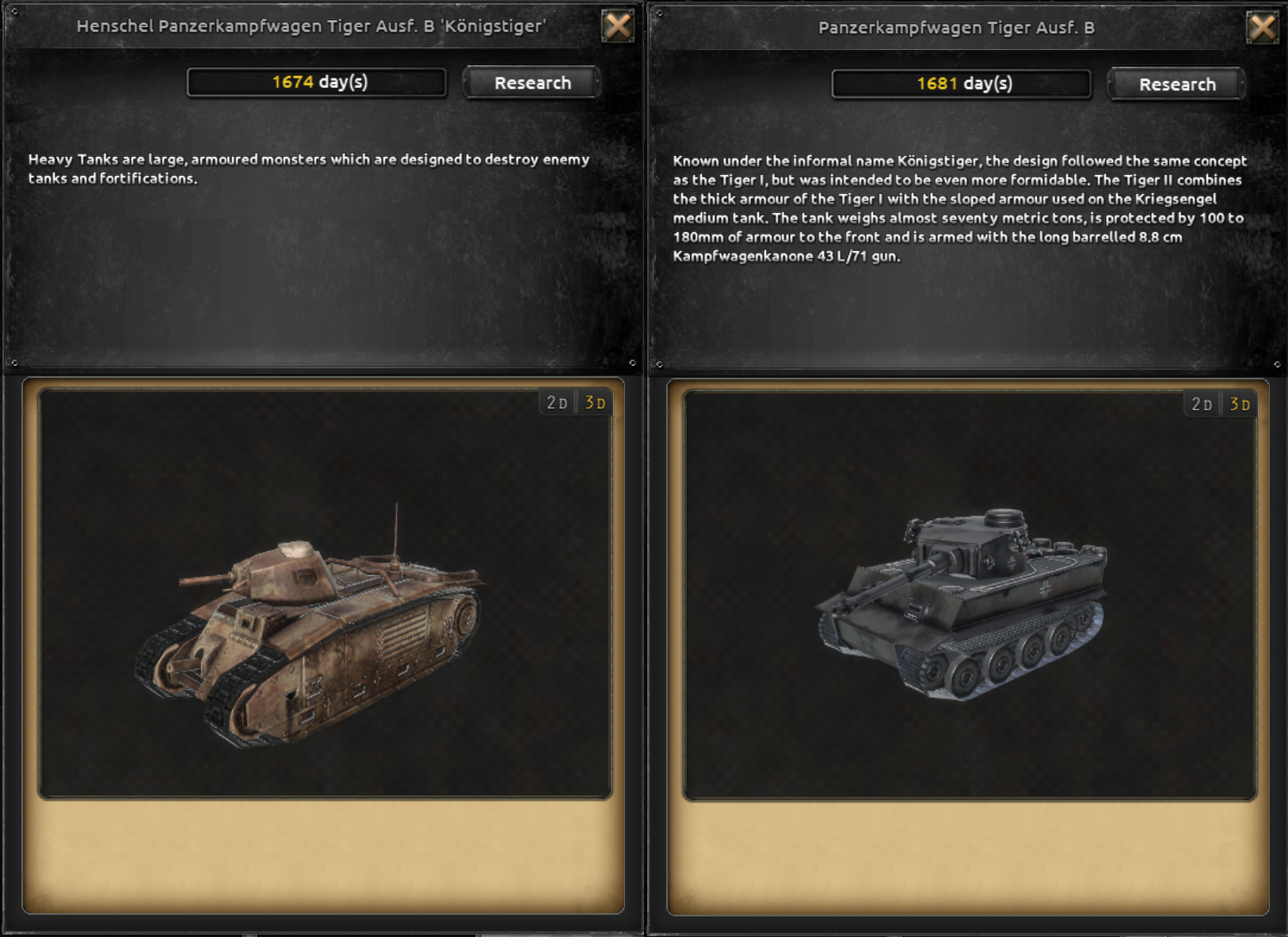Keep 3D view active on the Königstiger viewer

(x=596, y=402)
